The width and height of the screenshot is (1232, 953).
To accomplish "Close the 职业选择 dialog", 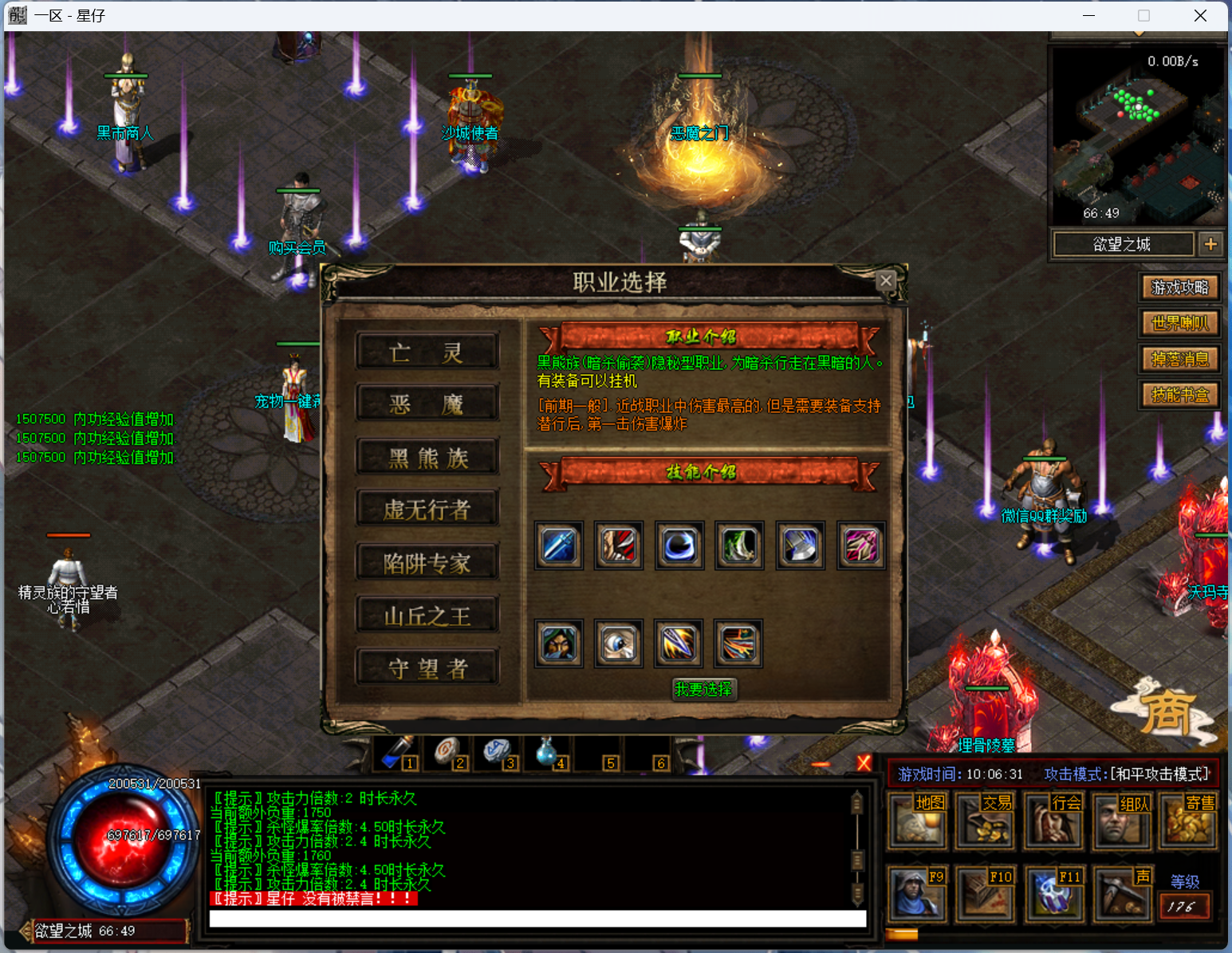I will pos(885,280).
